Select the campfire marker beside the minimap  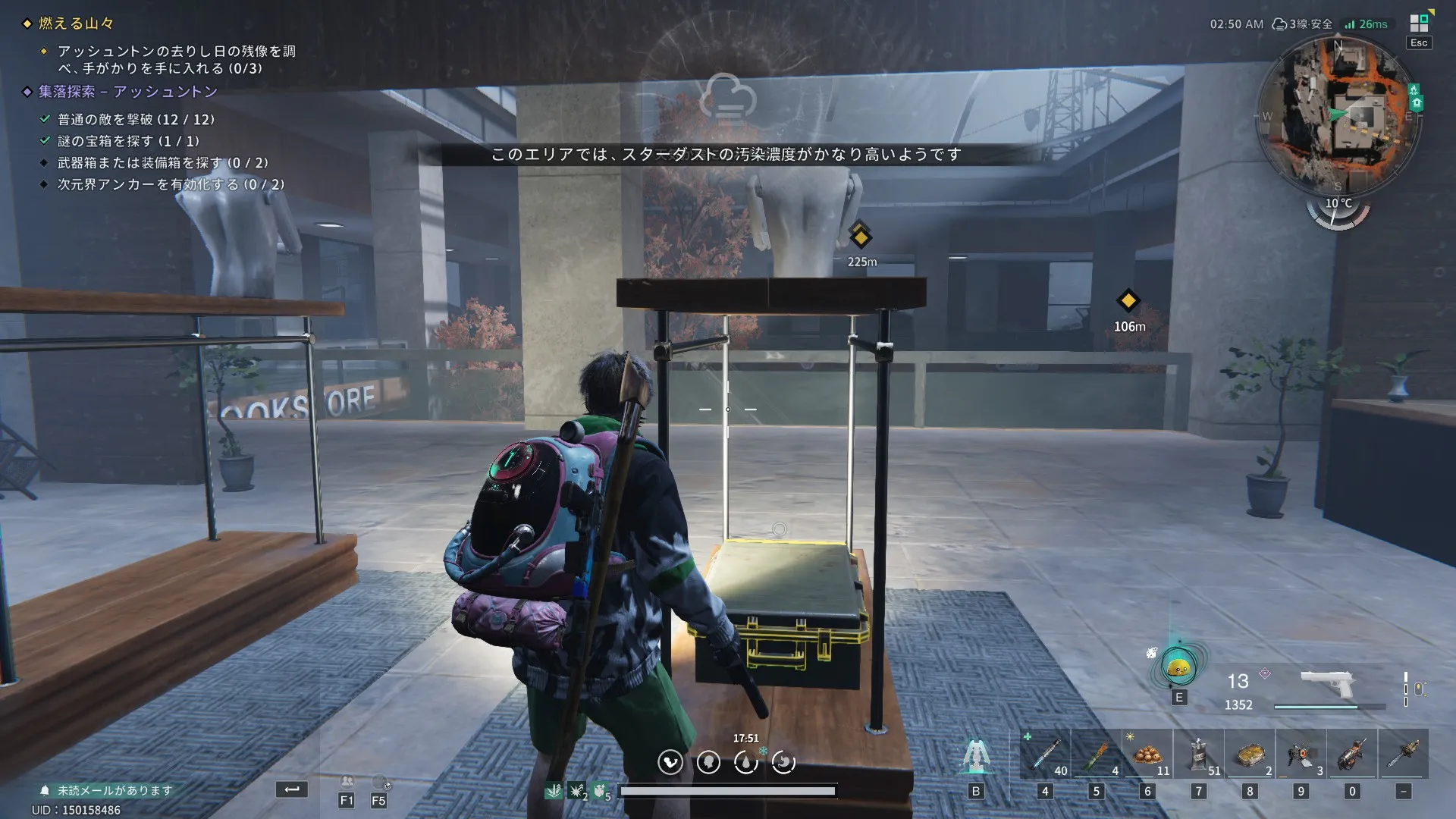pyautogui.click(x=1414, y=89)
